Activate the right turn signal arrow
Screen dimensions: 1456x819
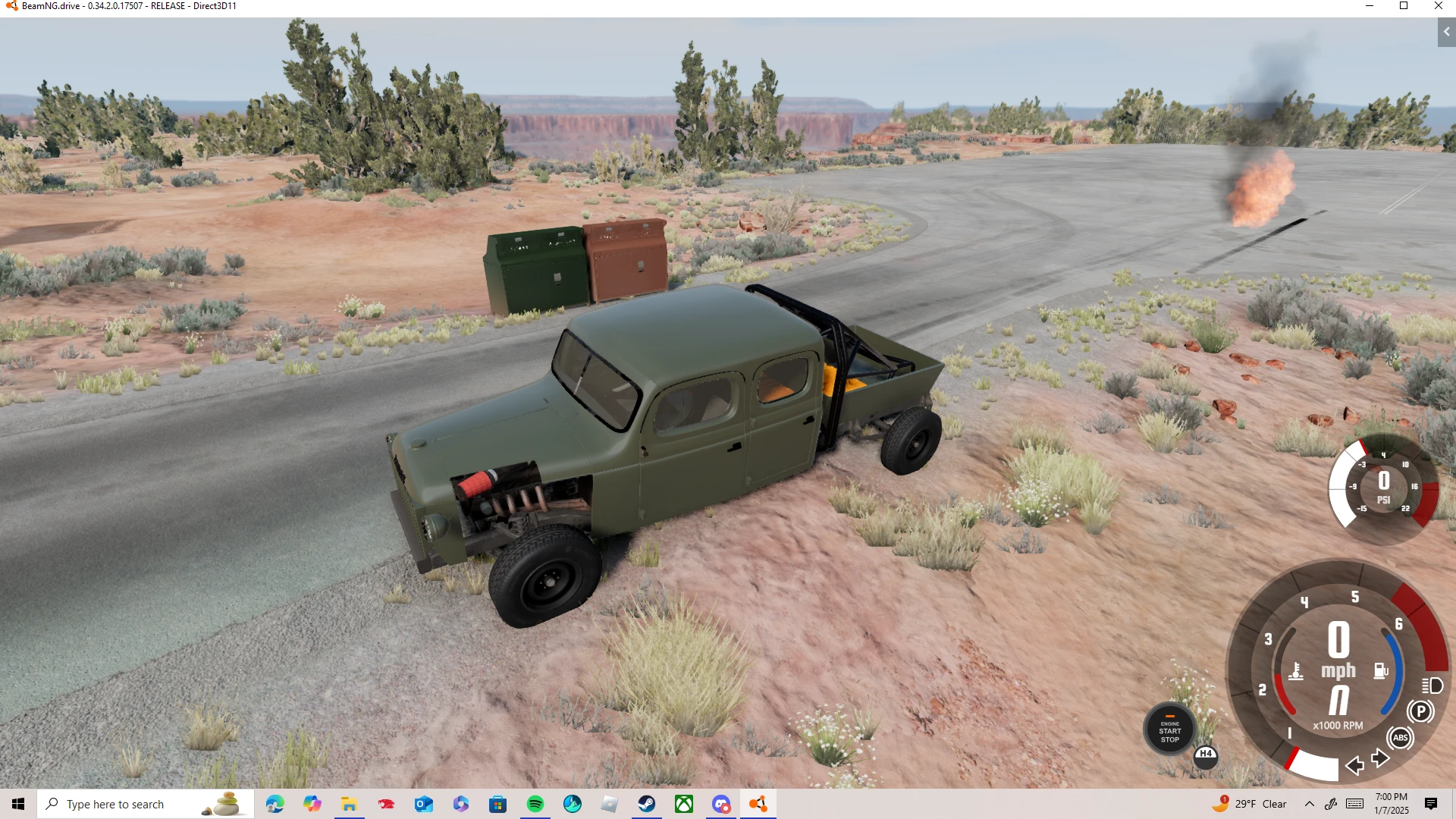pos(1379,757)
